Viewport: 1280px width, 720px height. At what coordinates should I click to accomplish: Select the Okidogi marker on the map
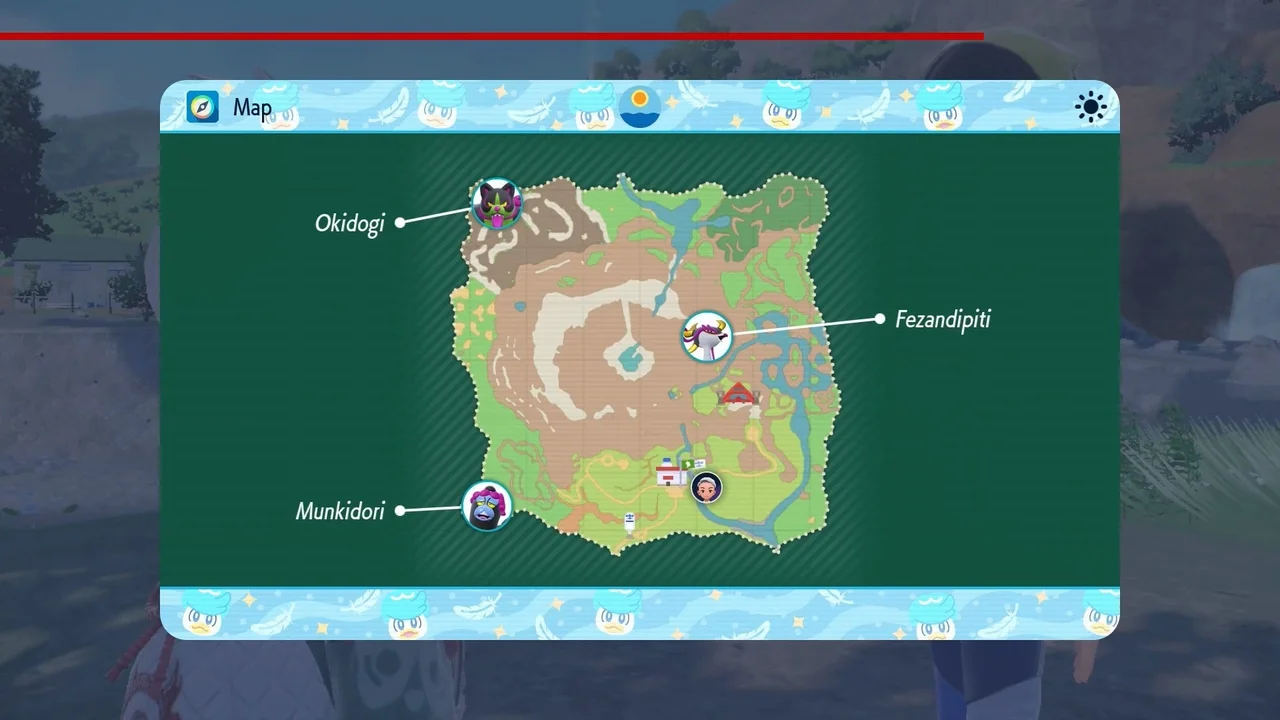497,205
